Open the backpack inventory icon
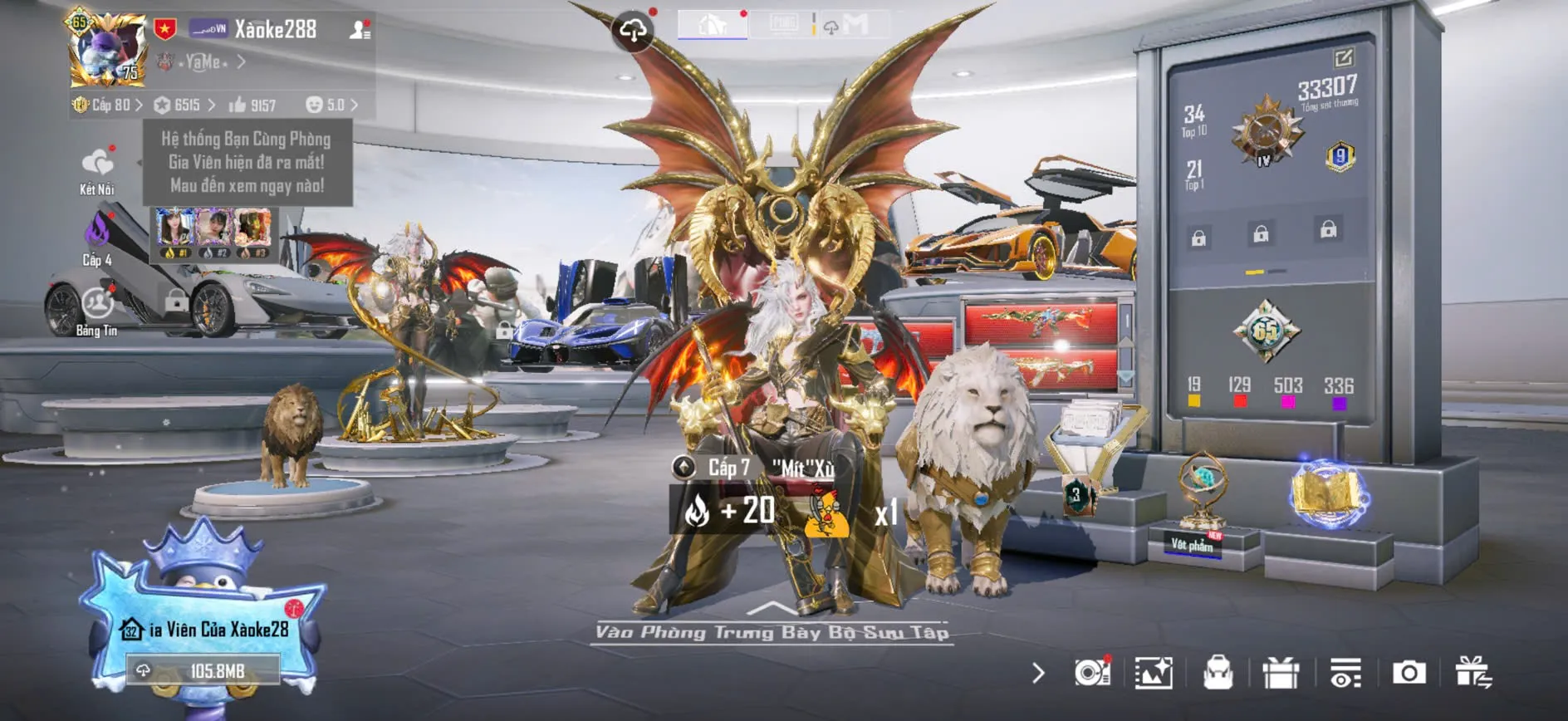Image resolution: width=1568 pixels, height=721 pixels. coord(1218,673)
